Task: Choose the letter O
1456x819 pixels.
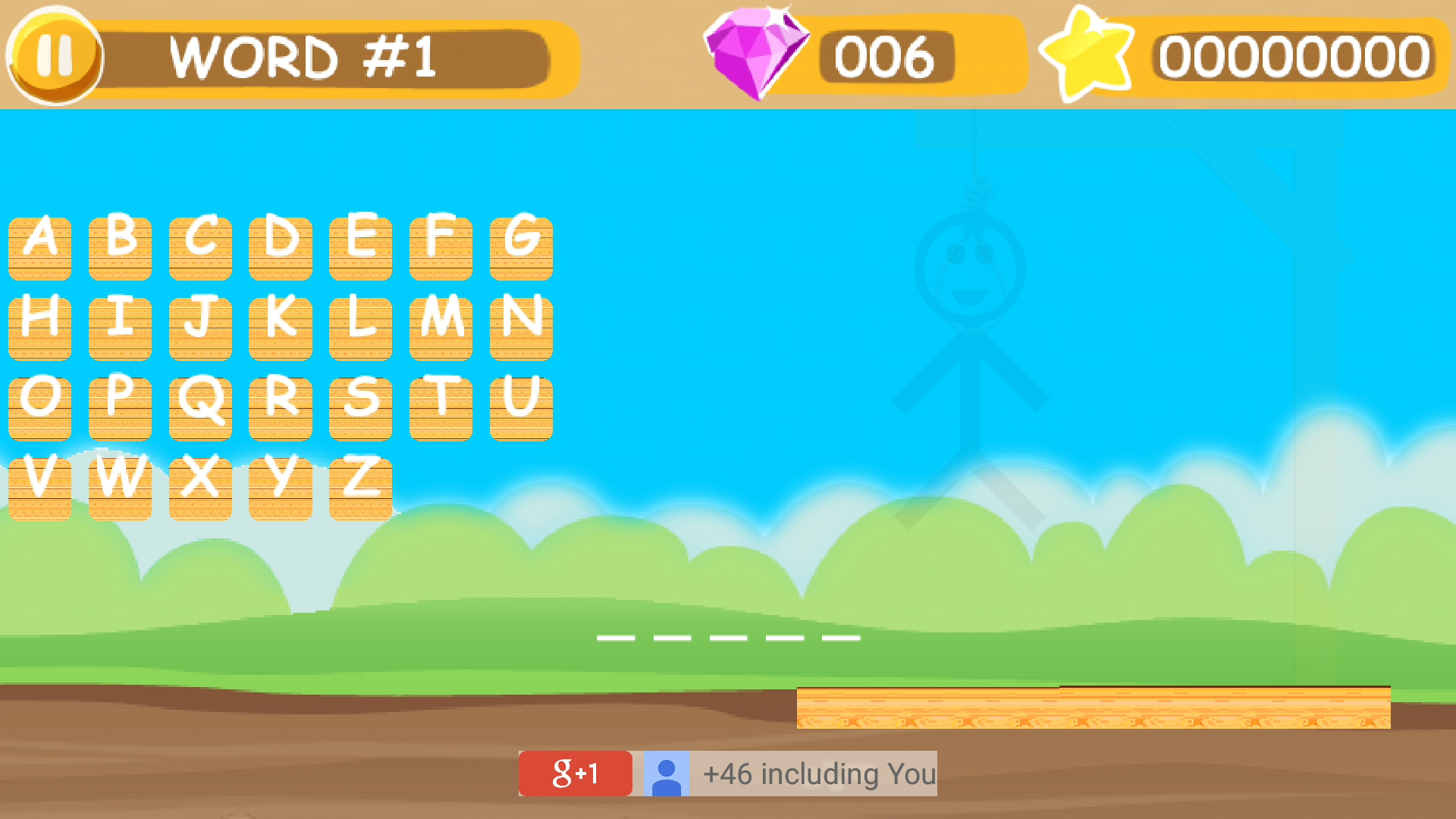Action: pos(39,404)
